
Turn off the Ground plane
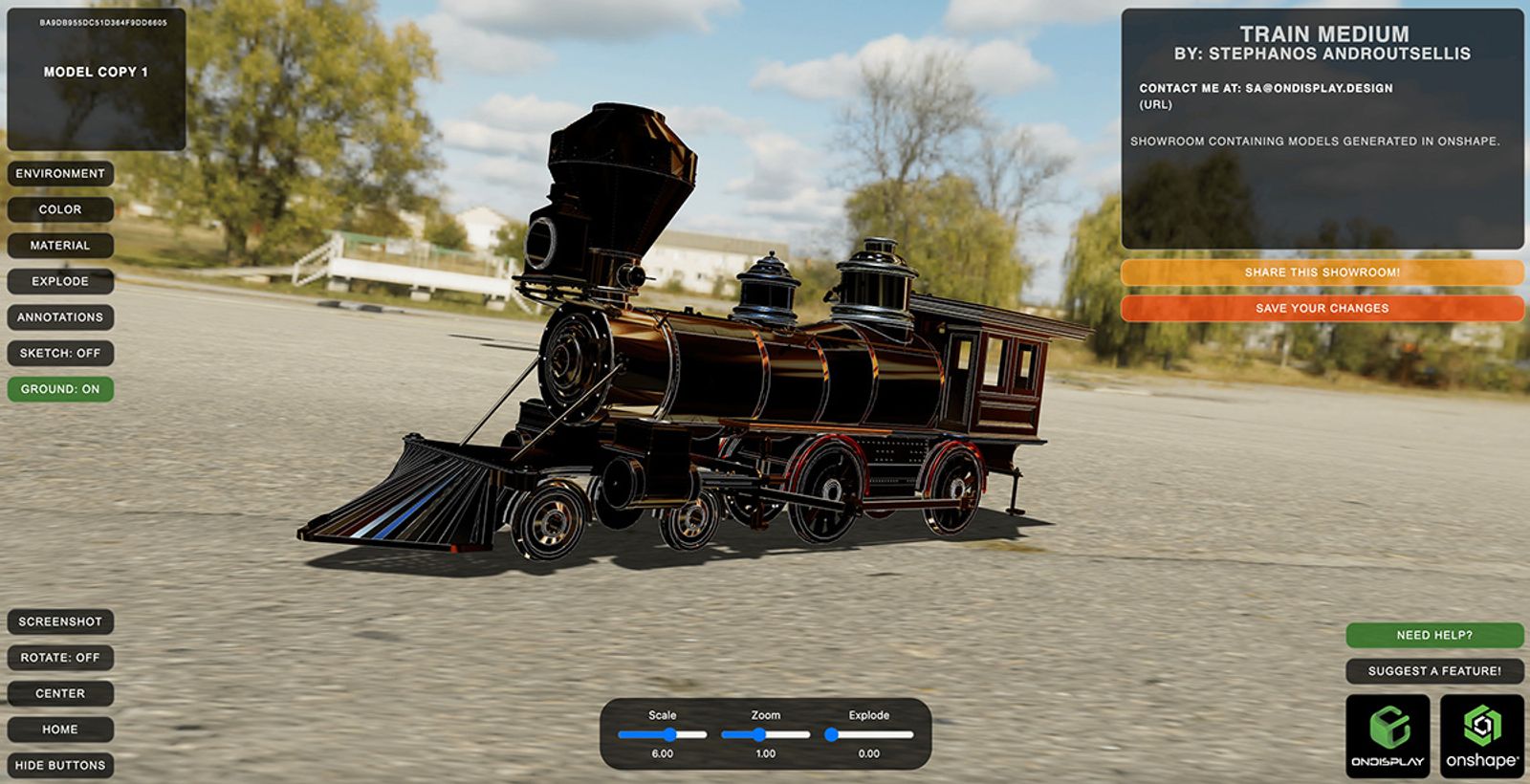(61, 389)
